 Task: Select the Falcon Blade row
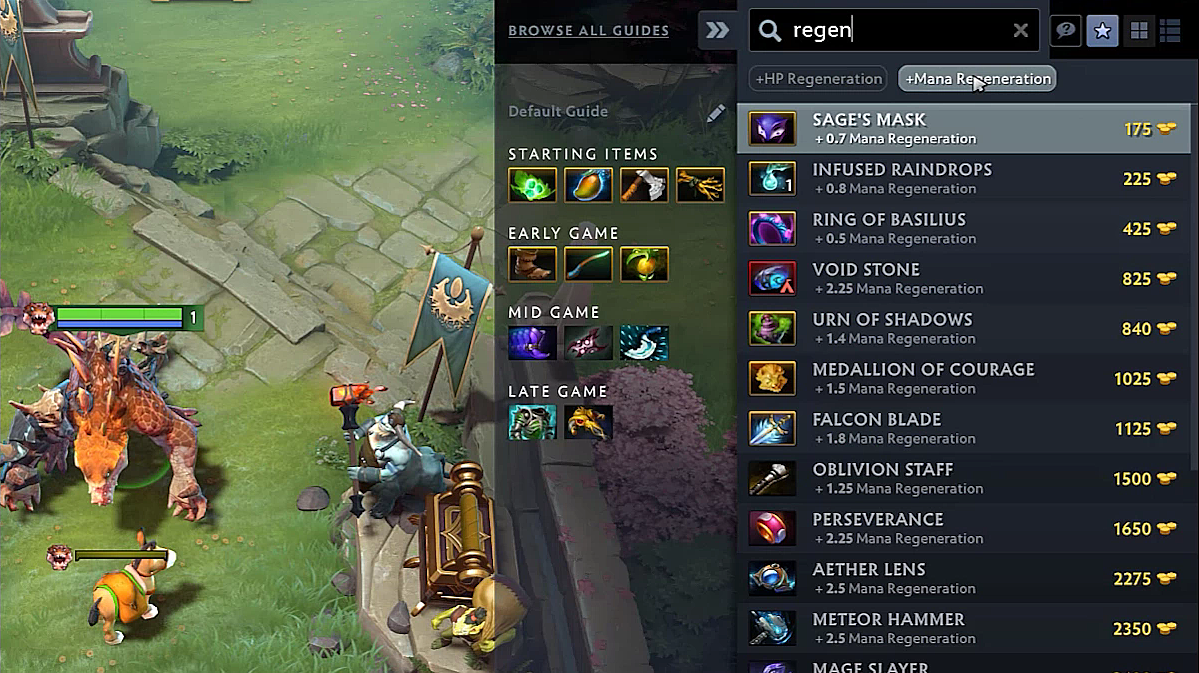[x=963, y=429]
